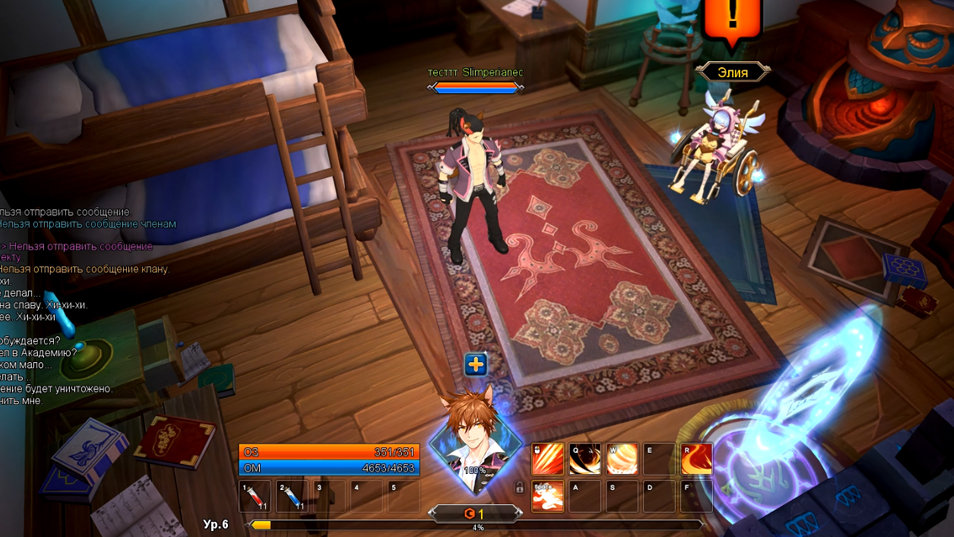
Task: Activate the R red flame skill
Action: coord(697,459)
